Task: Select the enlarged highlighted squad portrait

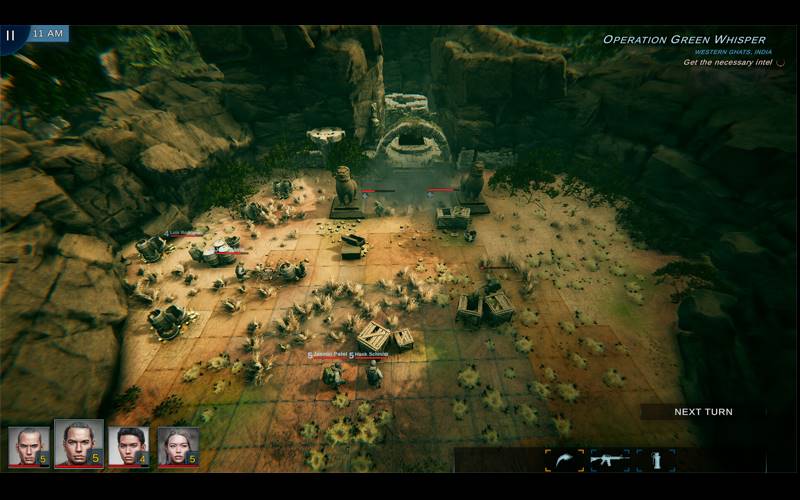Action: point(79,444)
